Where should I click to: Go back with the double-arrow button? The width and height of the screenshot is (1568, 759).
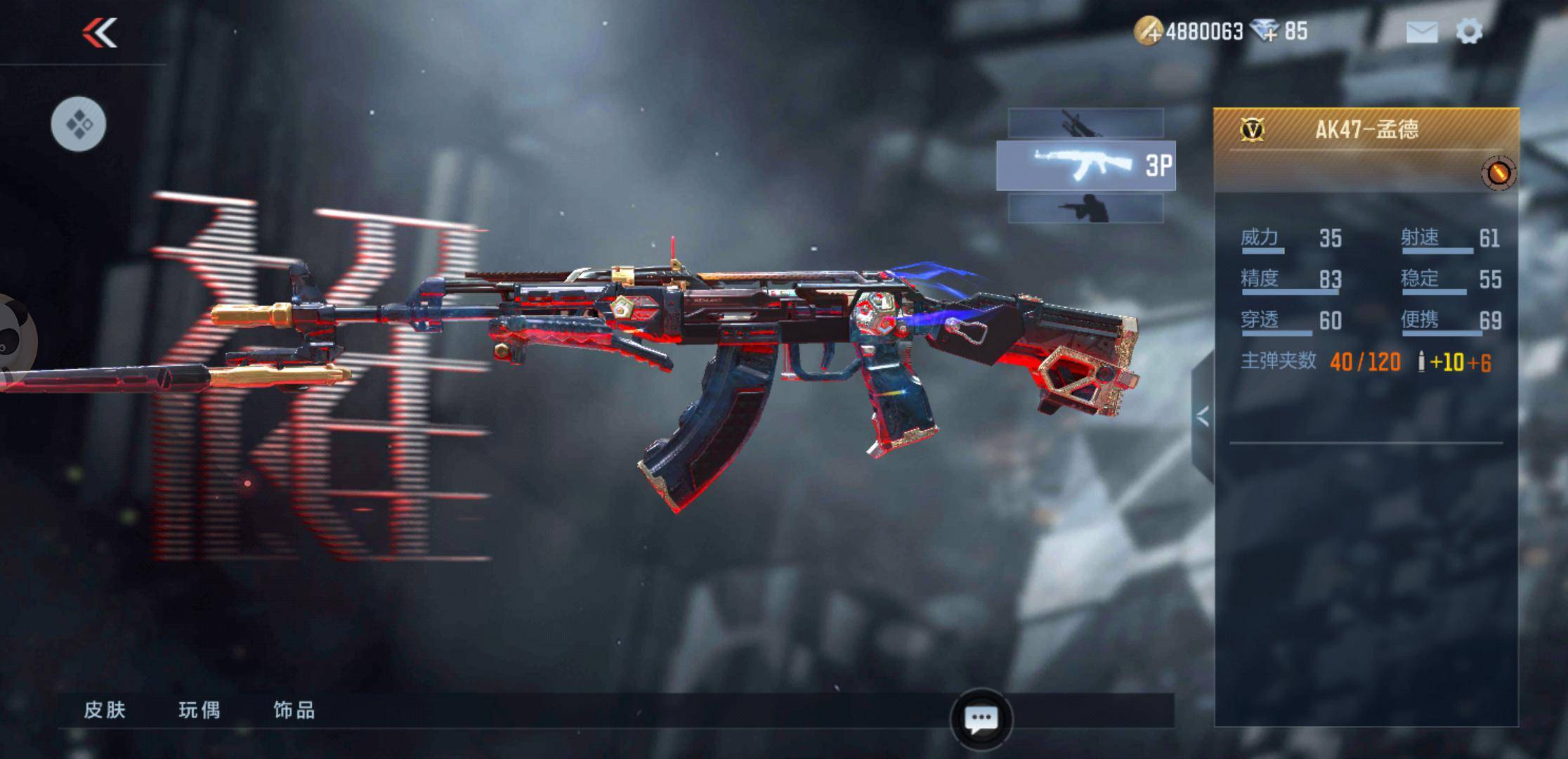coord(100,32)
